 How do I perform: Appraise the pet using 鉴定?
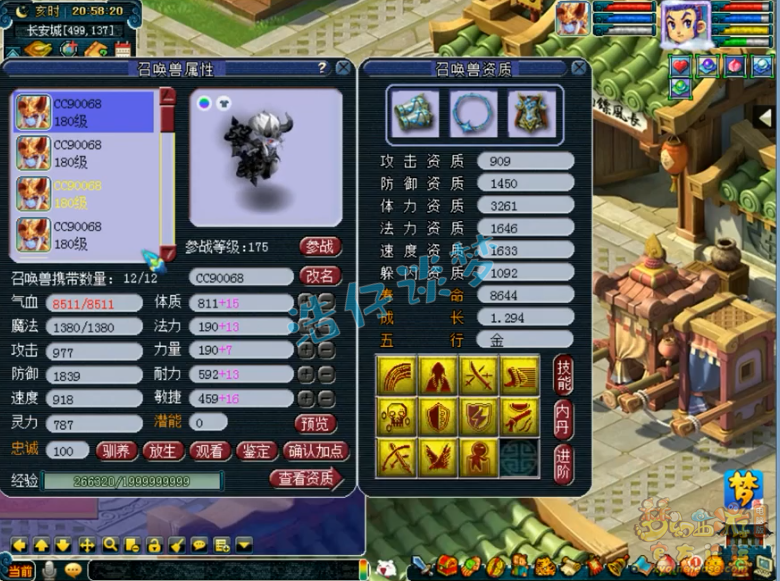tap(258, 451)
